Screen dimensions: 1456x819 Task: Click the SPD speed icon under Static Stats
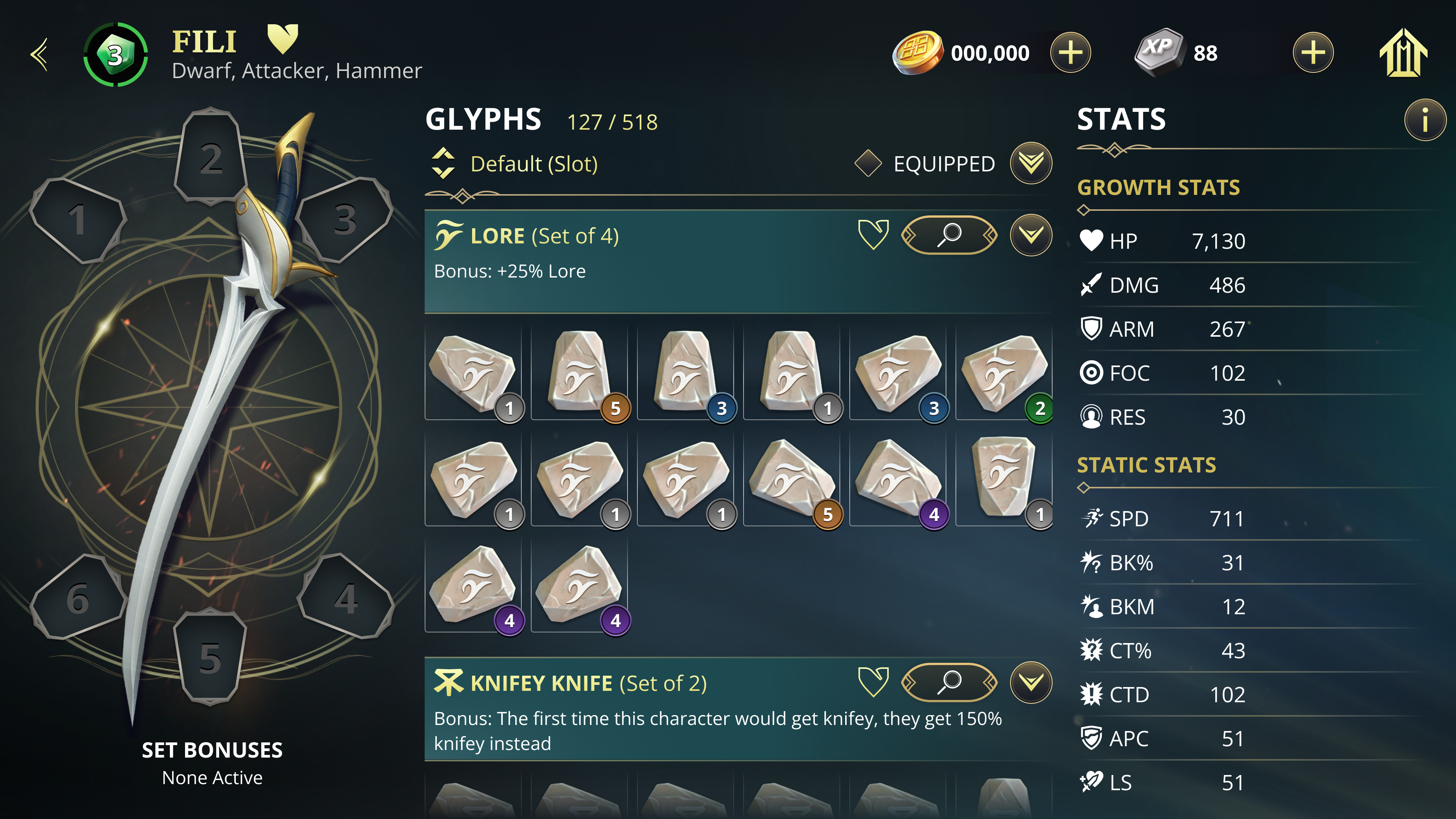click(1094, 518)
